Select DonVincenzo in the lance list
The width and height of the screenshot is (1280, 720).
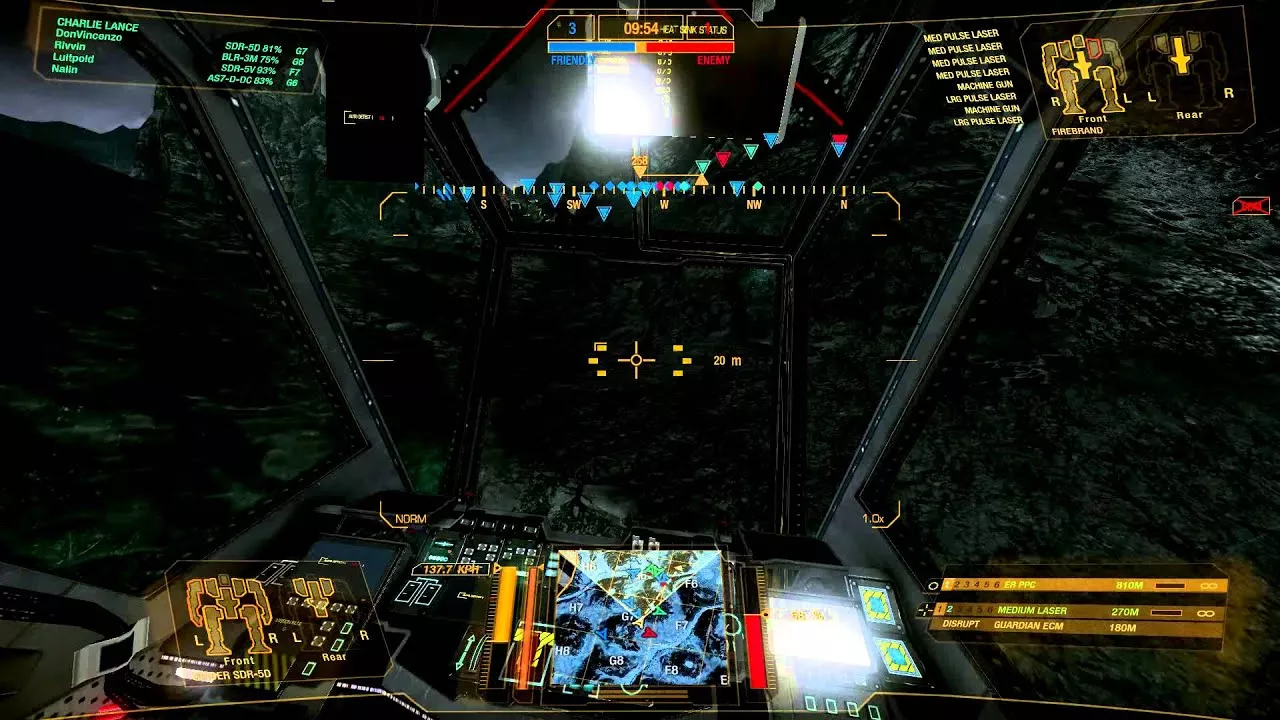point(89,35)
